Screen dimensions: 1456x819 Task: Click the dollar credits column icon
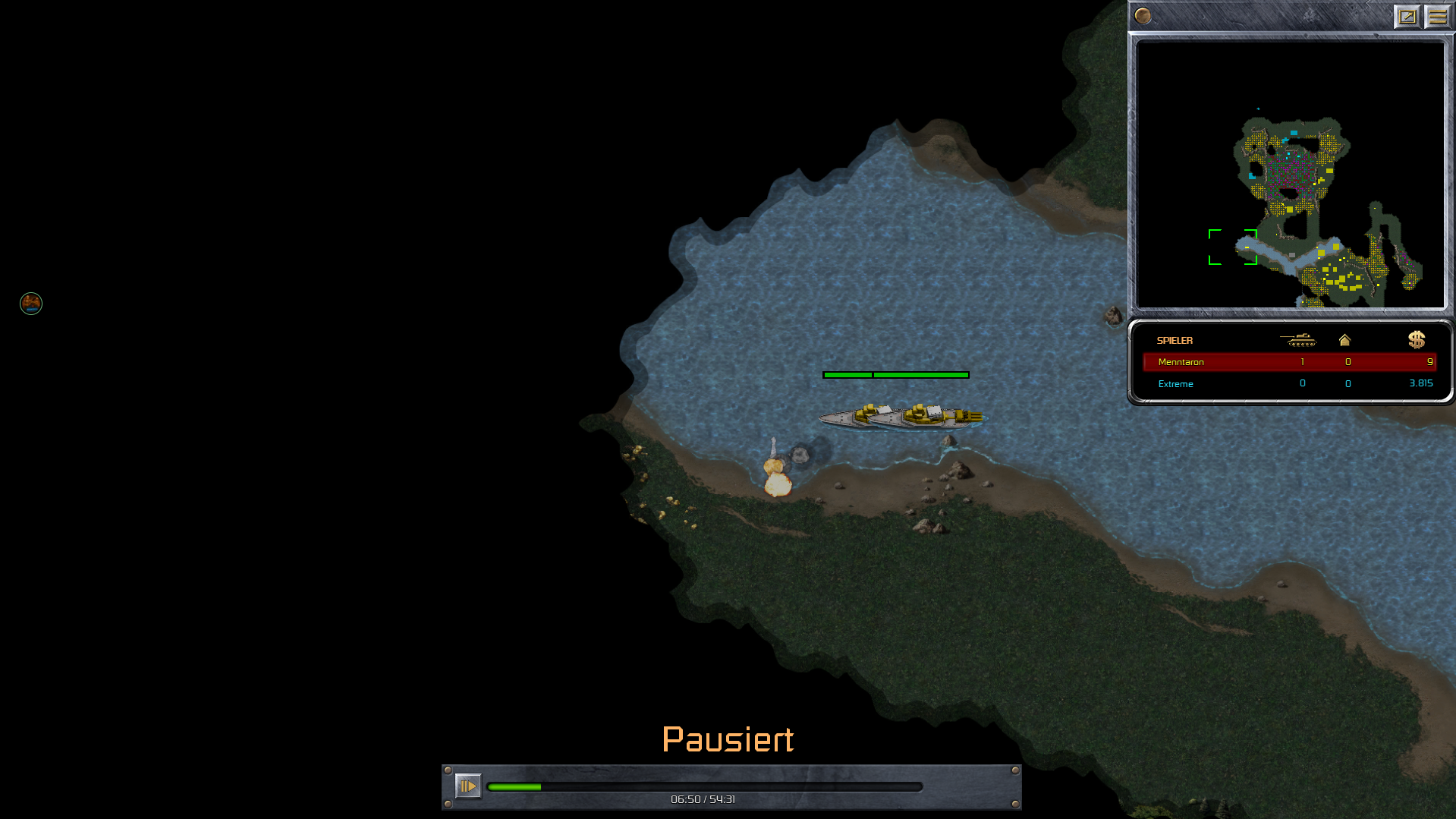point(1416,339)
